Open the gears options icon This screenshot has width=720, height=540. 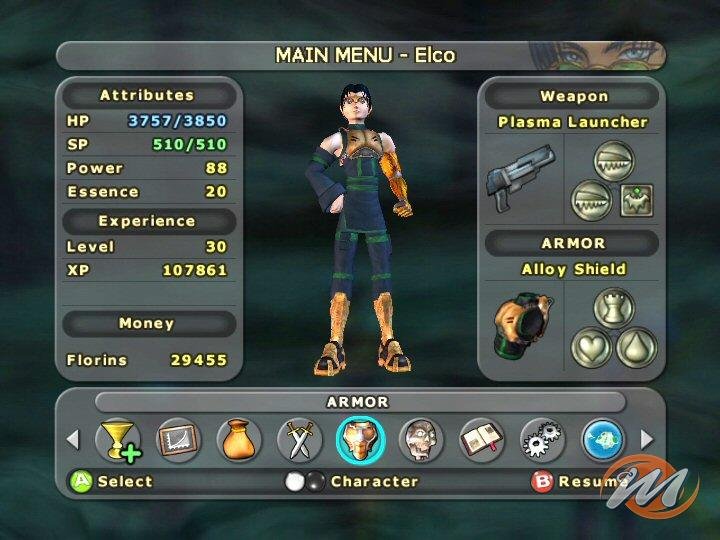click(543, 438)
